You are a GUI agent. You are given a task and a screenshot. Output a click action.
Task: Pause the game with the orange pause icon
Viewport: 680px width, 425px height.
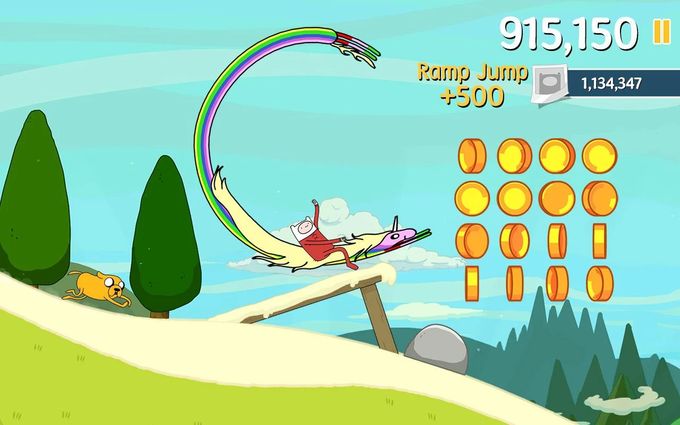(x=661, y=32)
